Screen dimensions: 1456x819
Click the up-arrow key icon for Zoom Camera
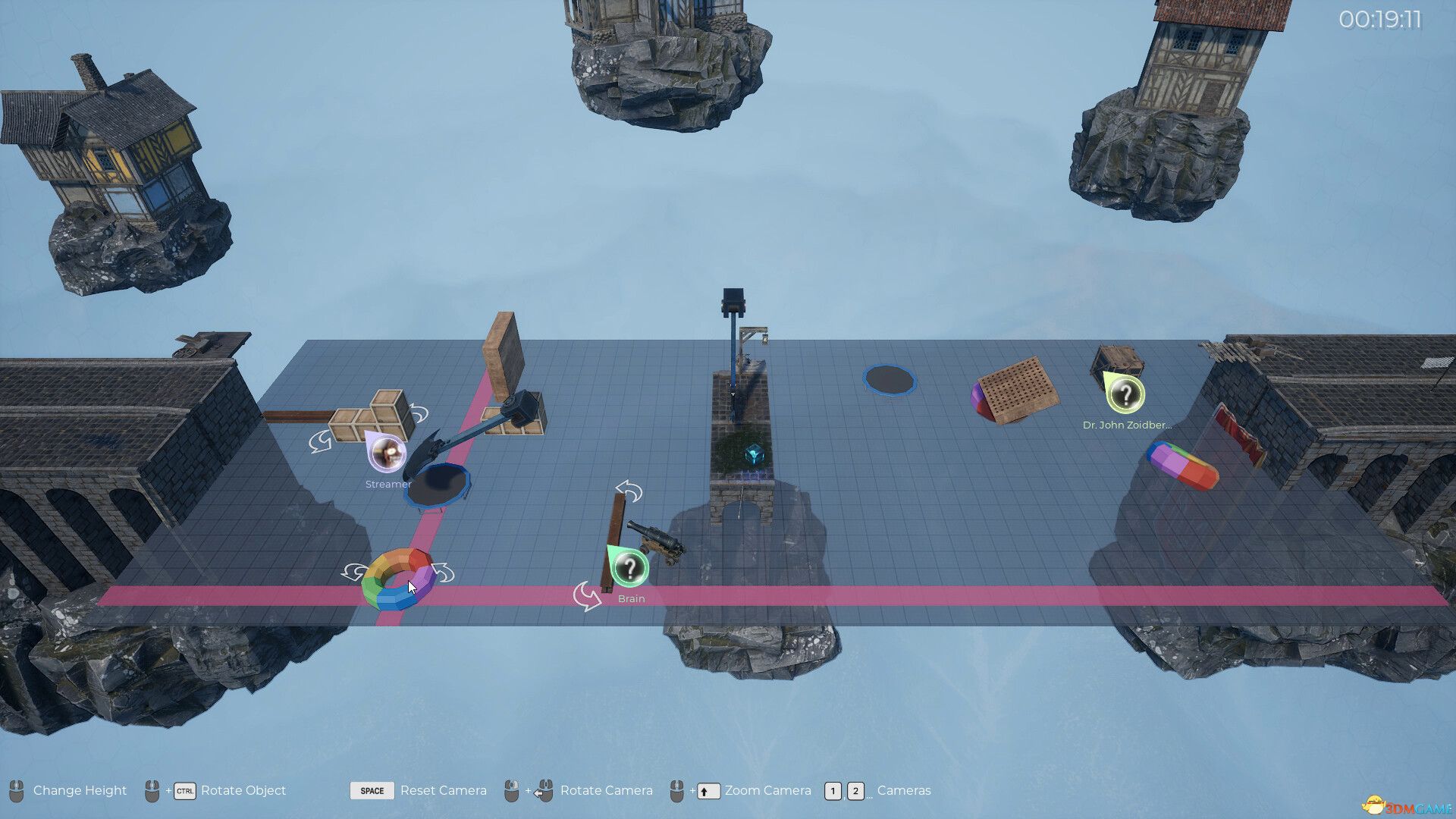click(708, 791)
